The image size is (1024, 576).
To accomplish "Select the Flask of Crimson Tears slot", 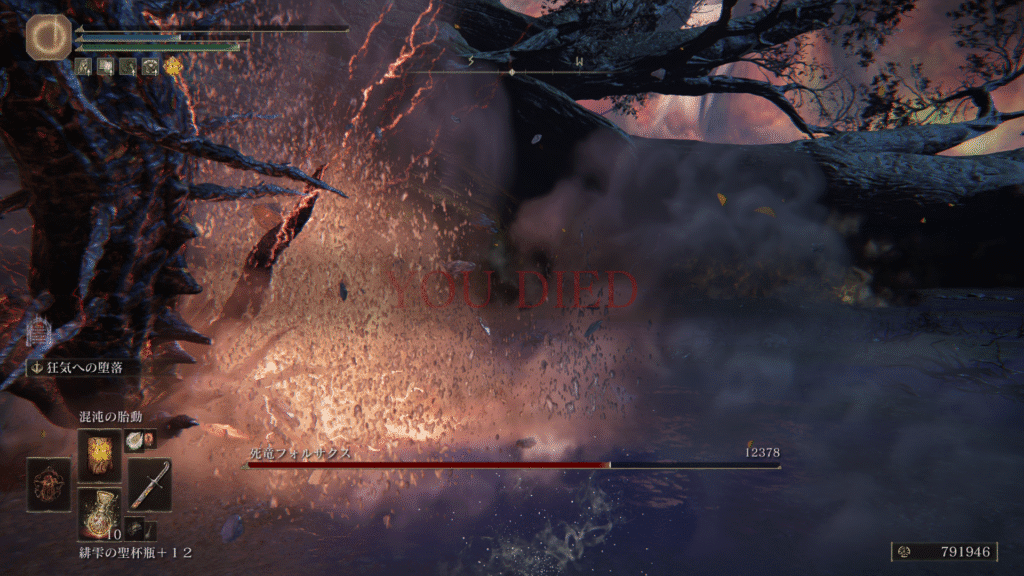I will coord(99,514).
